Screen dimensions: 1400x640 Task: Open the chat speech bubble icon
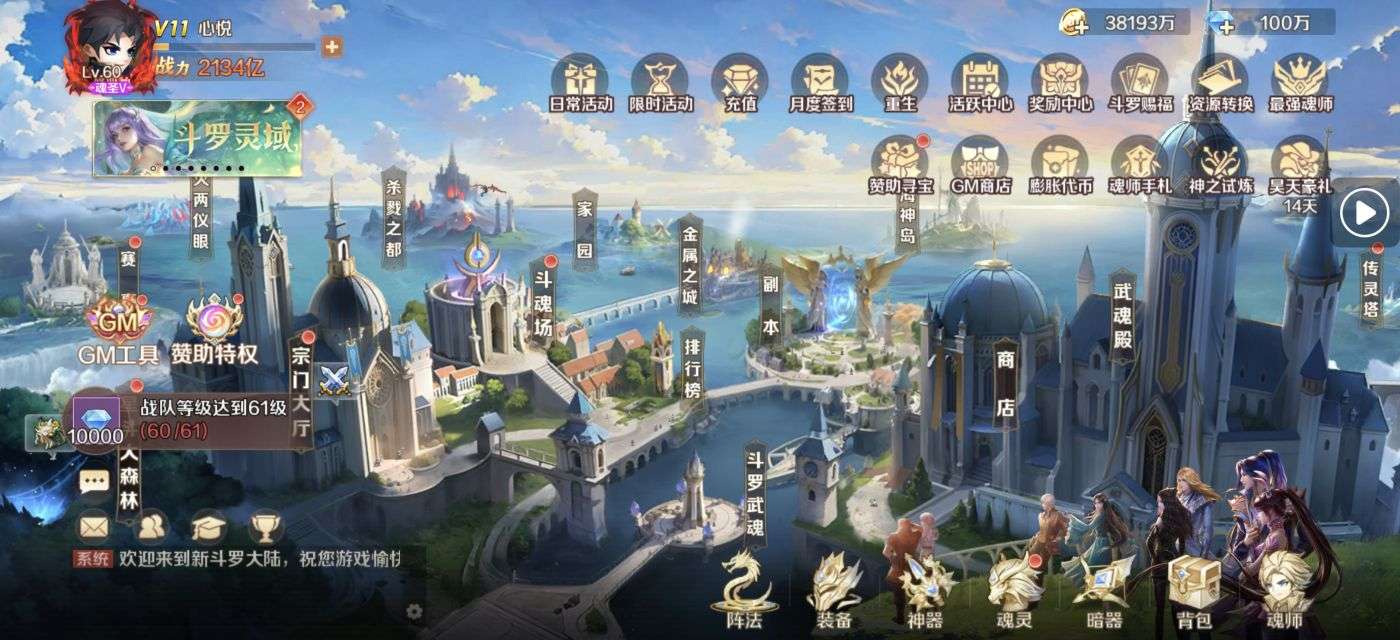[x=94, y=482]
